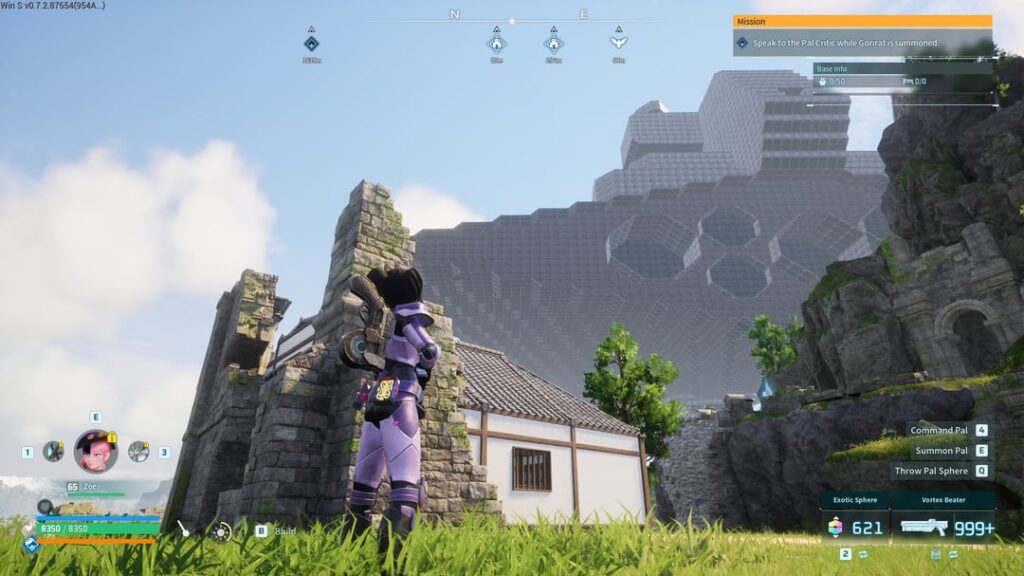Click the compass bar at top

tap(512, 20)
